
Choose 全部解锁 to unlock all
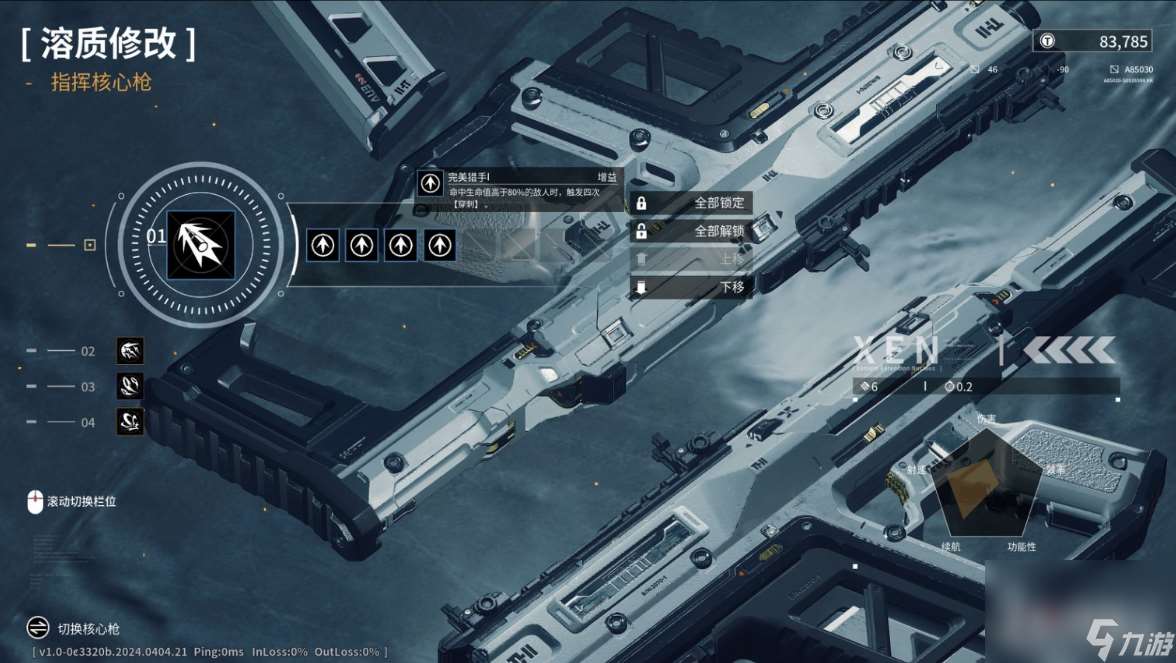point(691,231)
